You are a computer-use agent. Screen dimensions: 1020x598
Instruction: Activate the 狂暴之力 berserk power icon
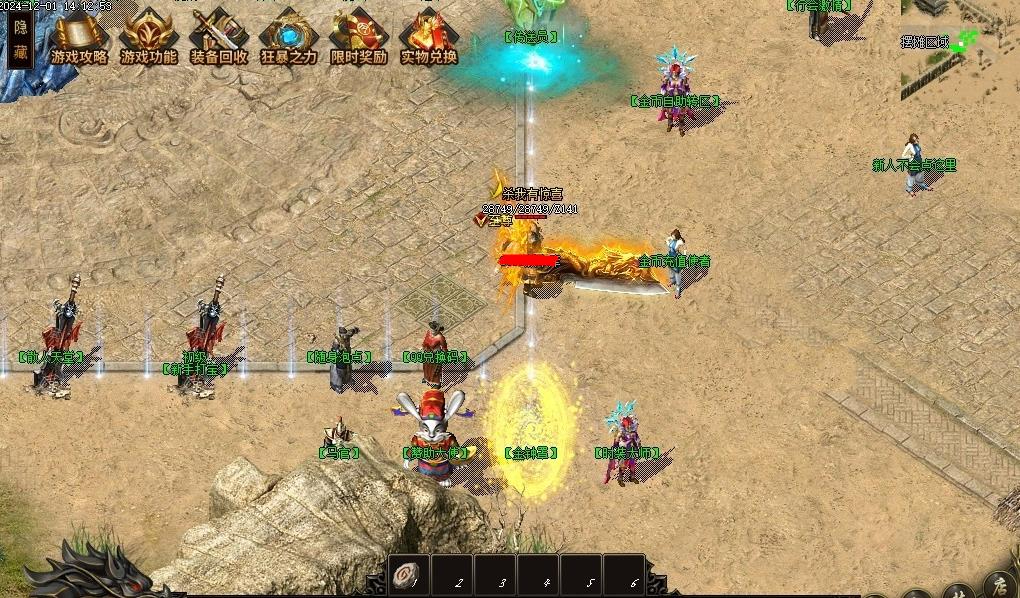(289, 39)
